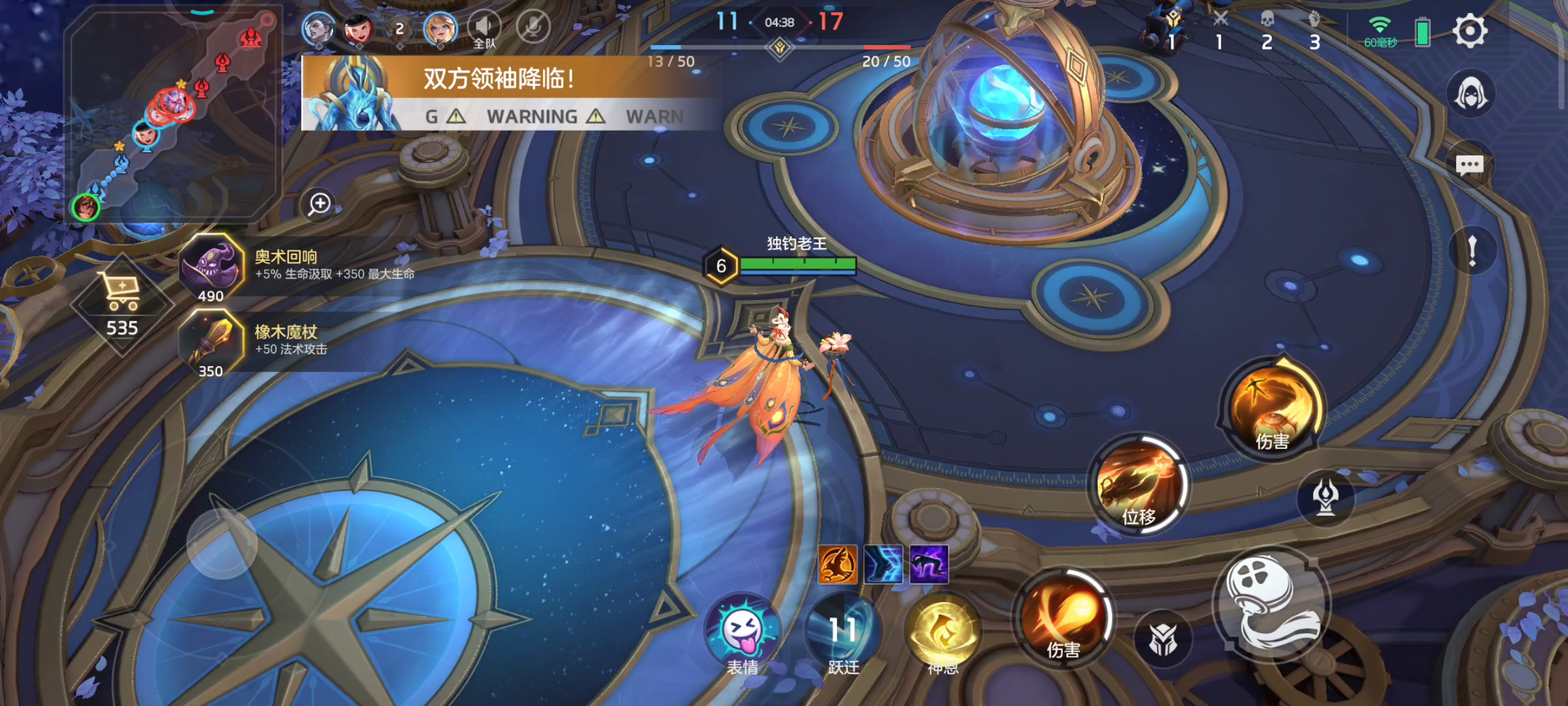Open the chat bubble button
The width and height of the screenshot is (1568, 706).
[x=1470, y=165]
